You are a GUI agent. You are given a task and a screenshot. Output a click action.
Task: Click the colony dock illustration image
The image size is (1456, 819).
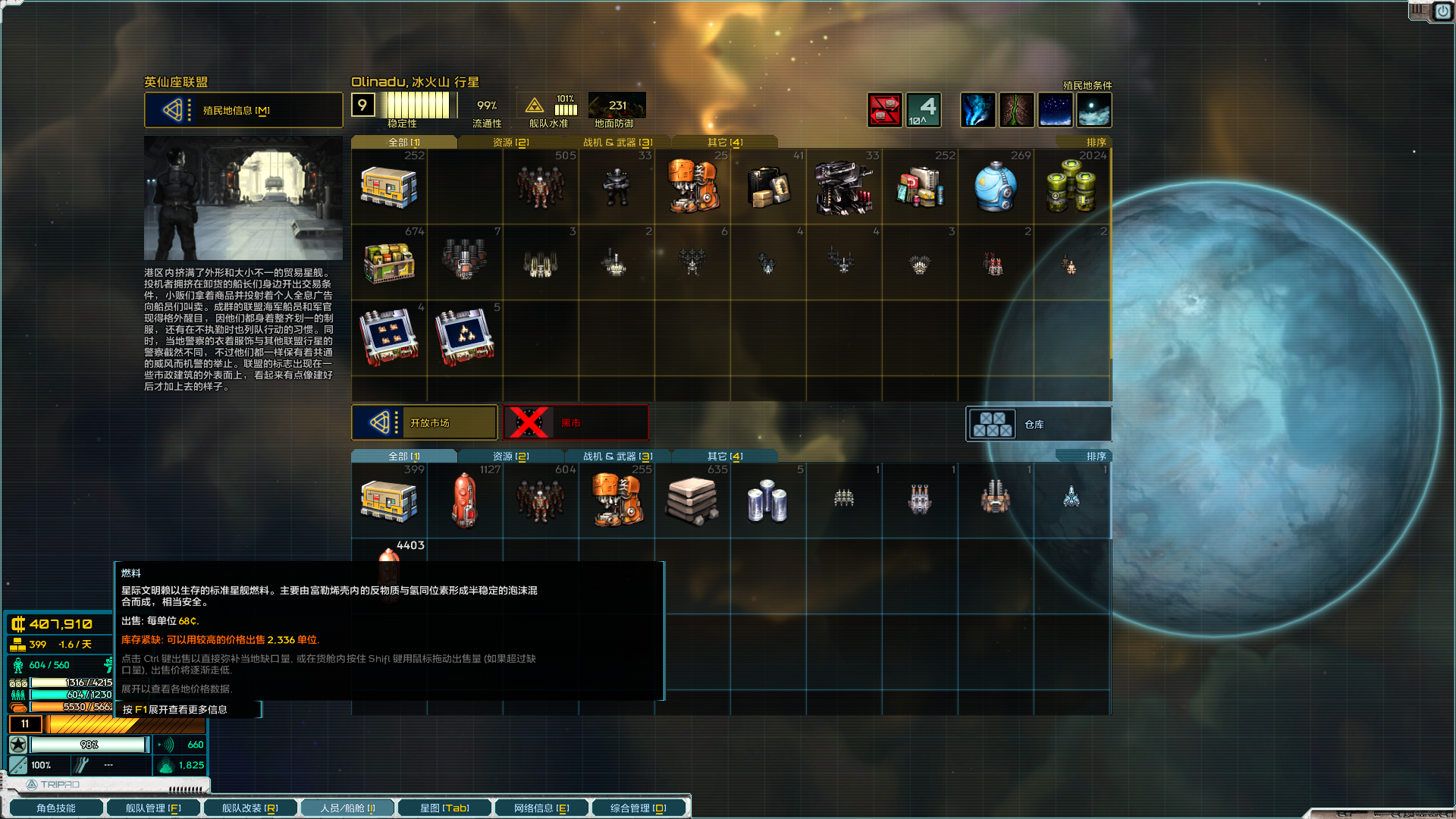(243, 197)
